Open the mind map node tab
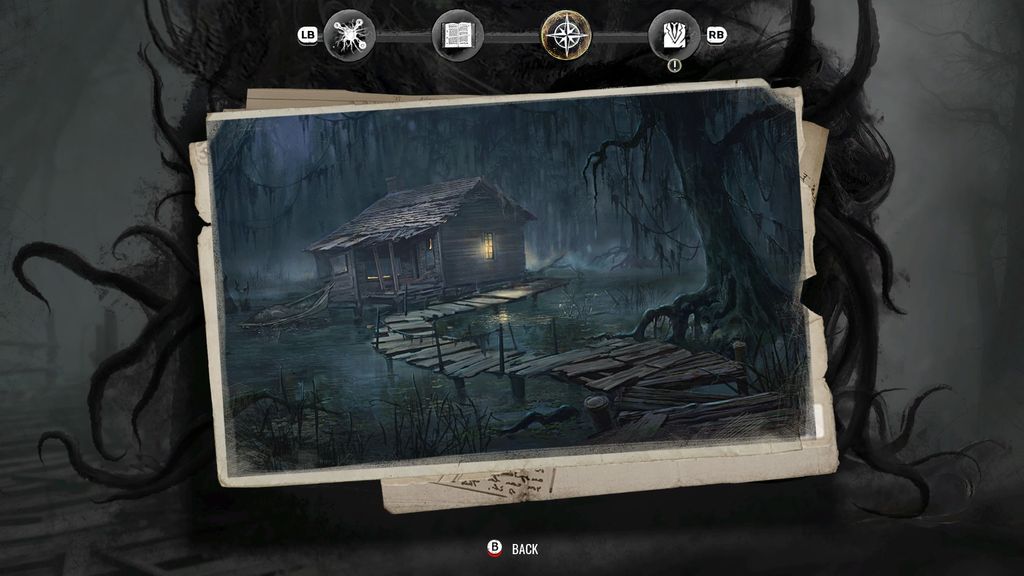The width and height of the screenshot is (1024, 576). [350, 35]
